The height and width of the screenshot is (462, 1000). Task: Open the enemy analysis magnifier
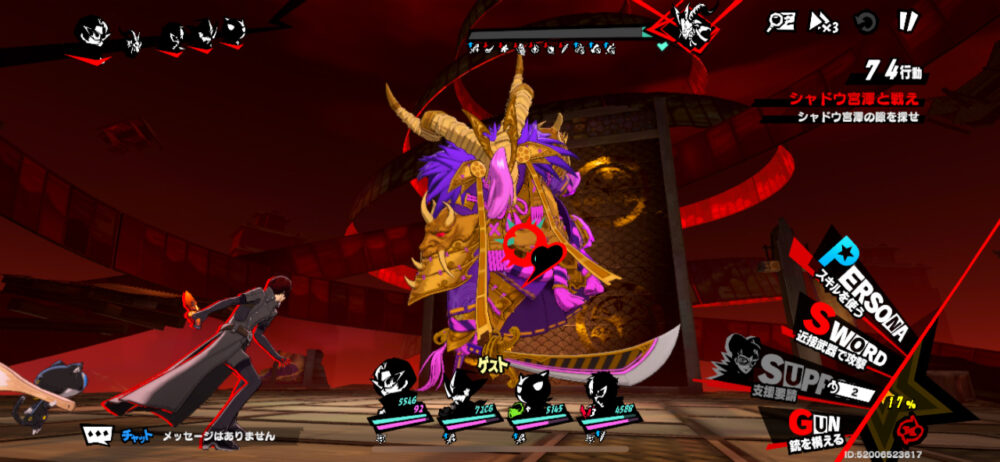pos(780,22)
